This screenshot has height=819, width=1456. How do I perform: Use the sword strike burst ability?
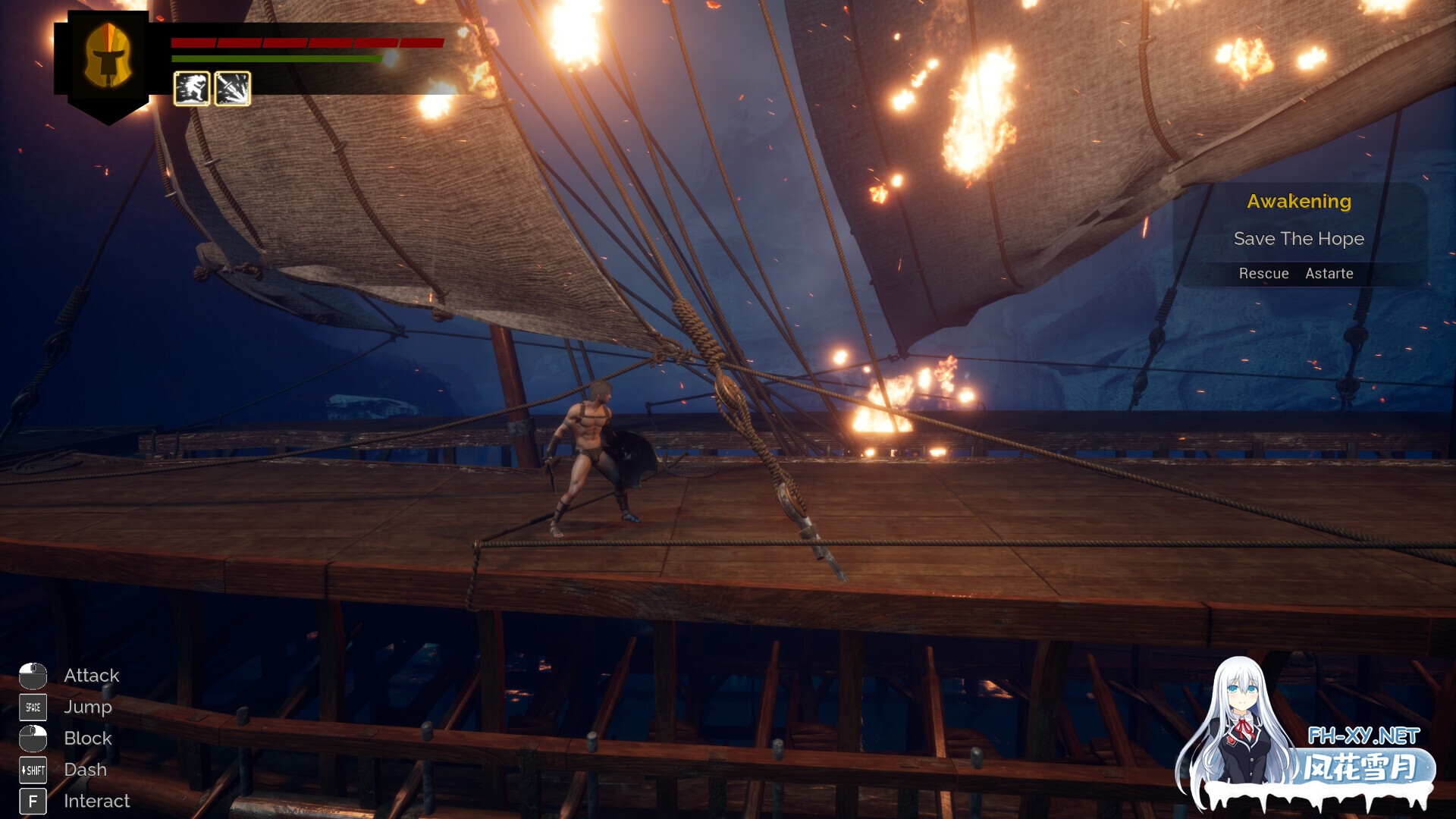pos(232,89)
